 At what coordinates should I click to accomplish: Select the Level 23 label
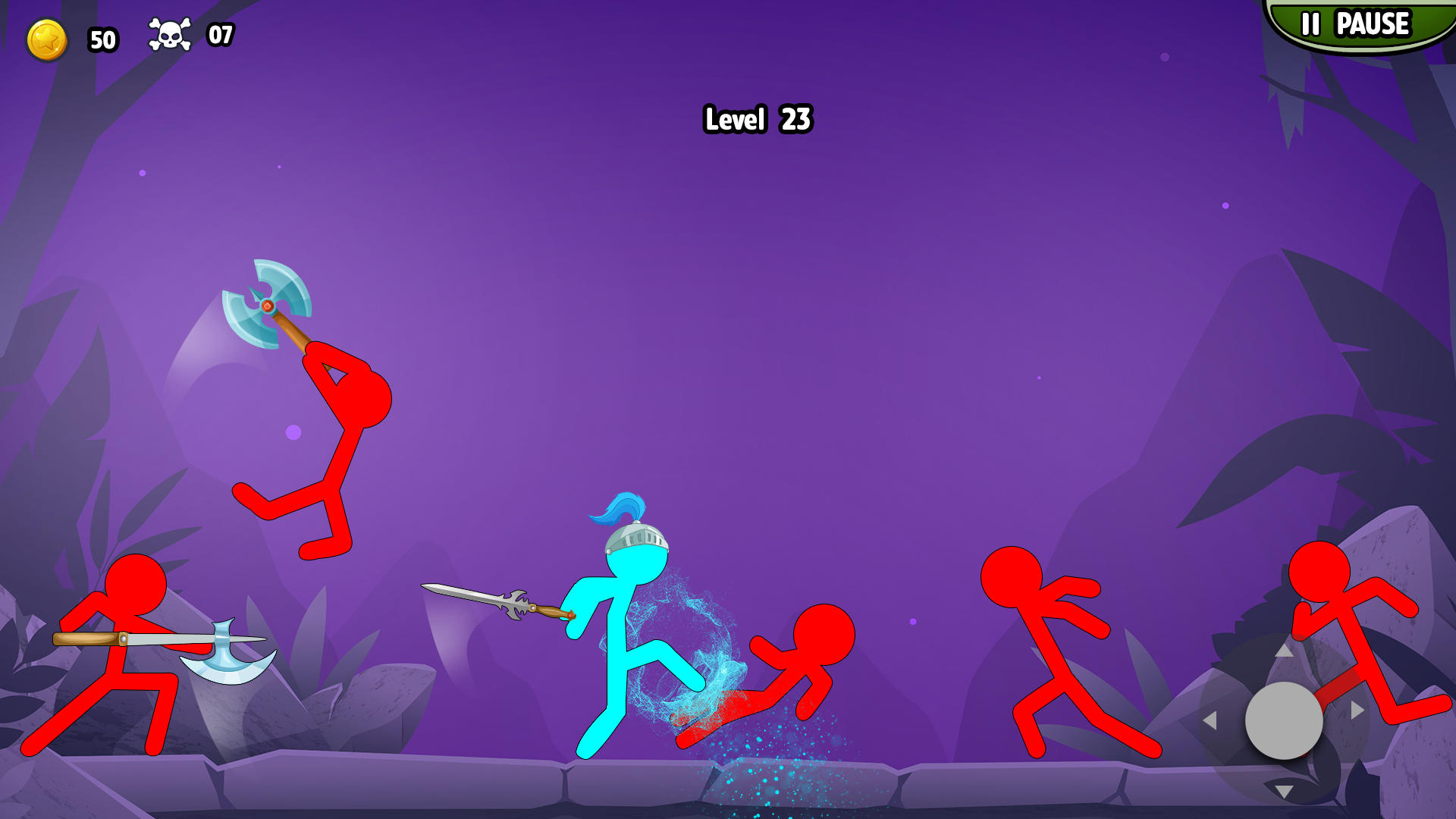coord(757,119)
